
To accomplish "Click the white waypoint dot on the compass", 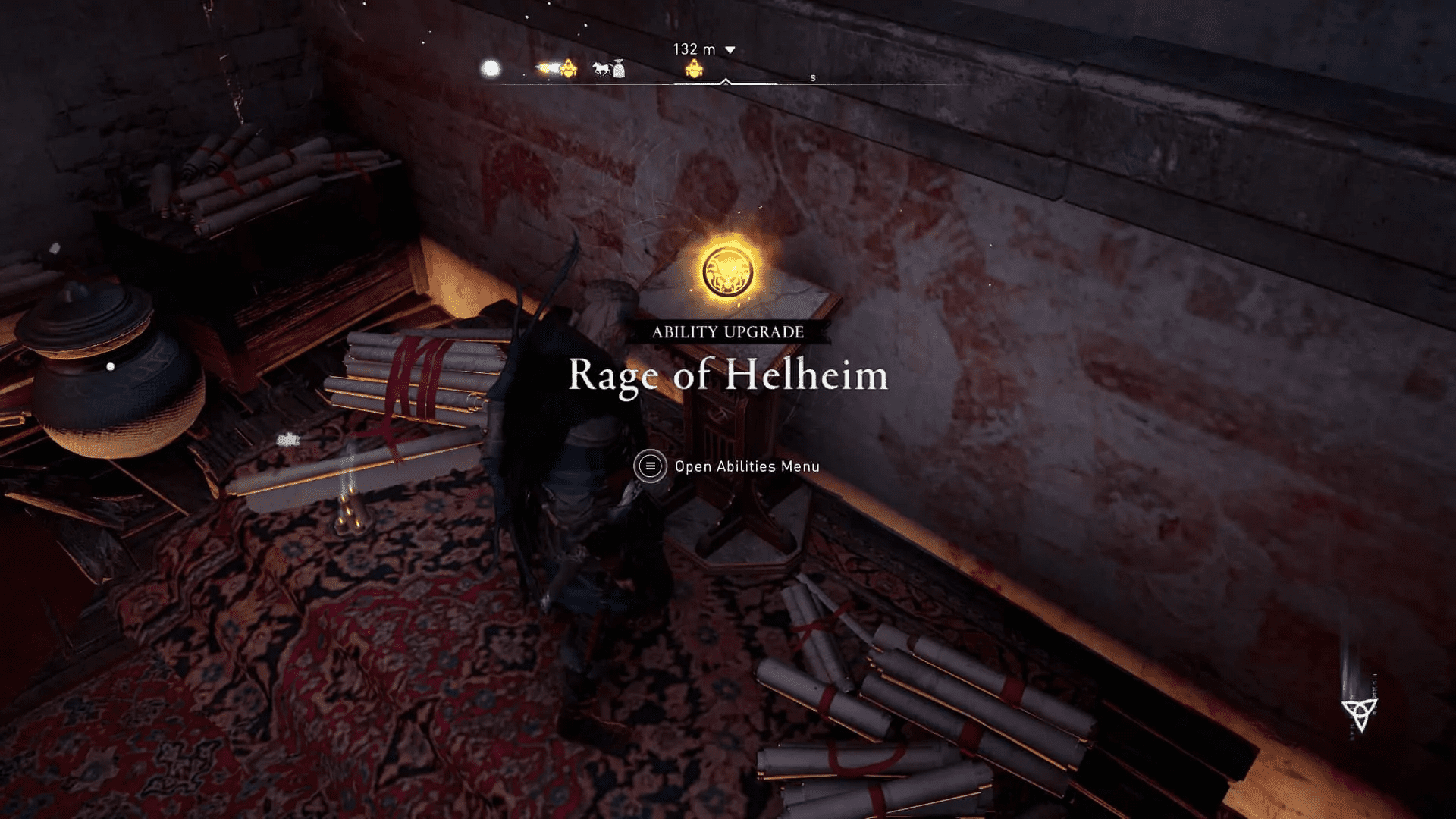I will click(490, 67).
